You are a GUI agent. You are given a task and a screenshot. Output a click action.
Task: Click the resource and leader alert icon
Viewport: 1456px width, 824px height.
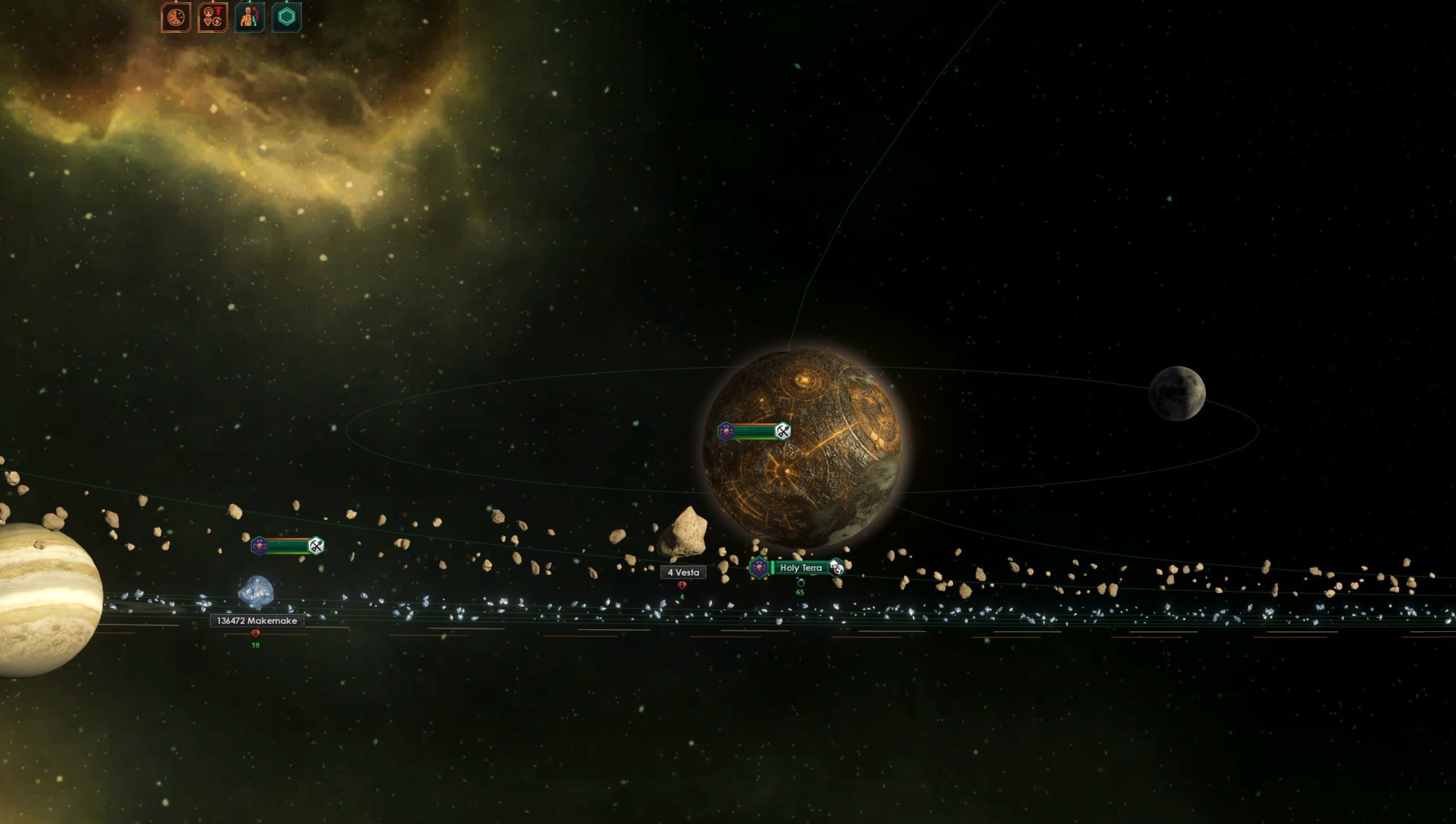(x=213, y=17)
